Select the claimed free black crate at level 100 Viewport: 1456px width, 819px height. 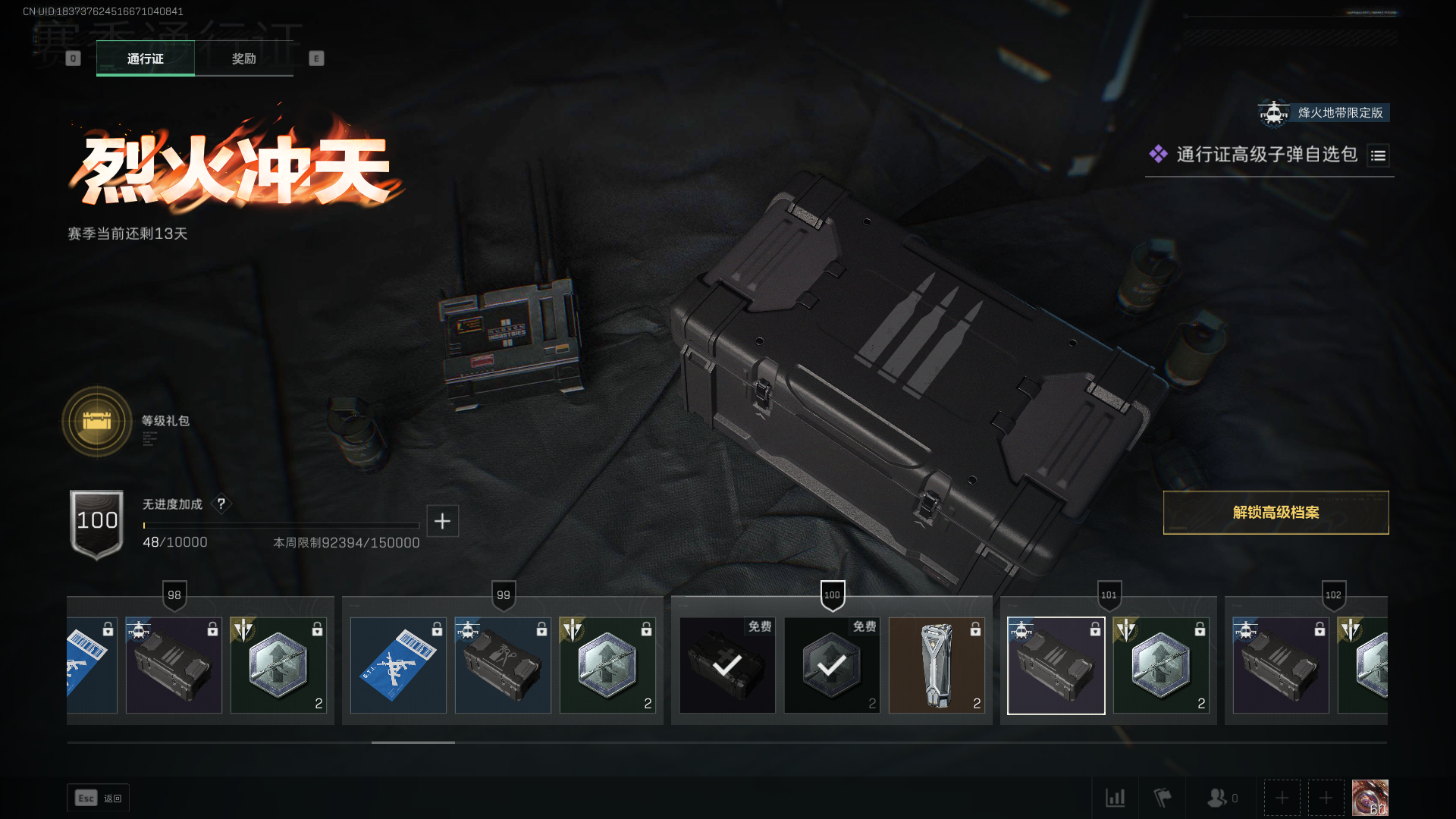[x=727, y=665]
